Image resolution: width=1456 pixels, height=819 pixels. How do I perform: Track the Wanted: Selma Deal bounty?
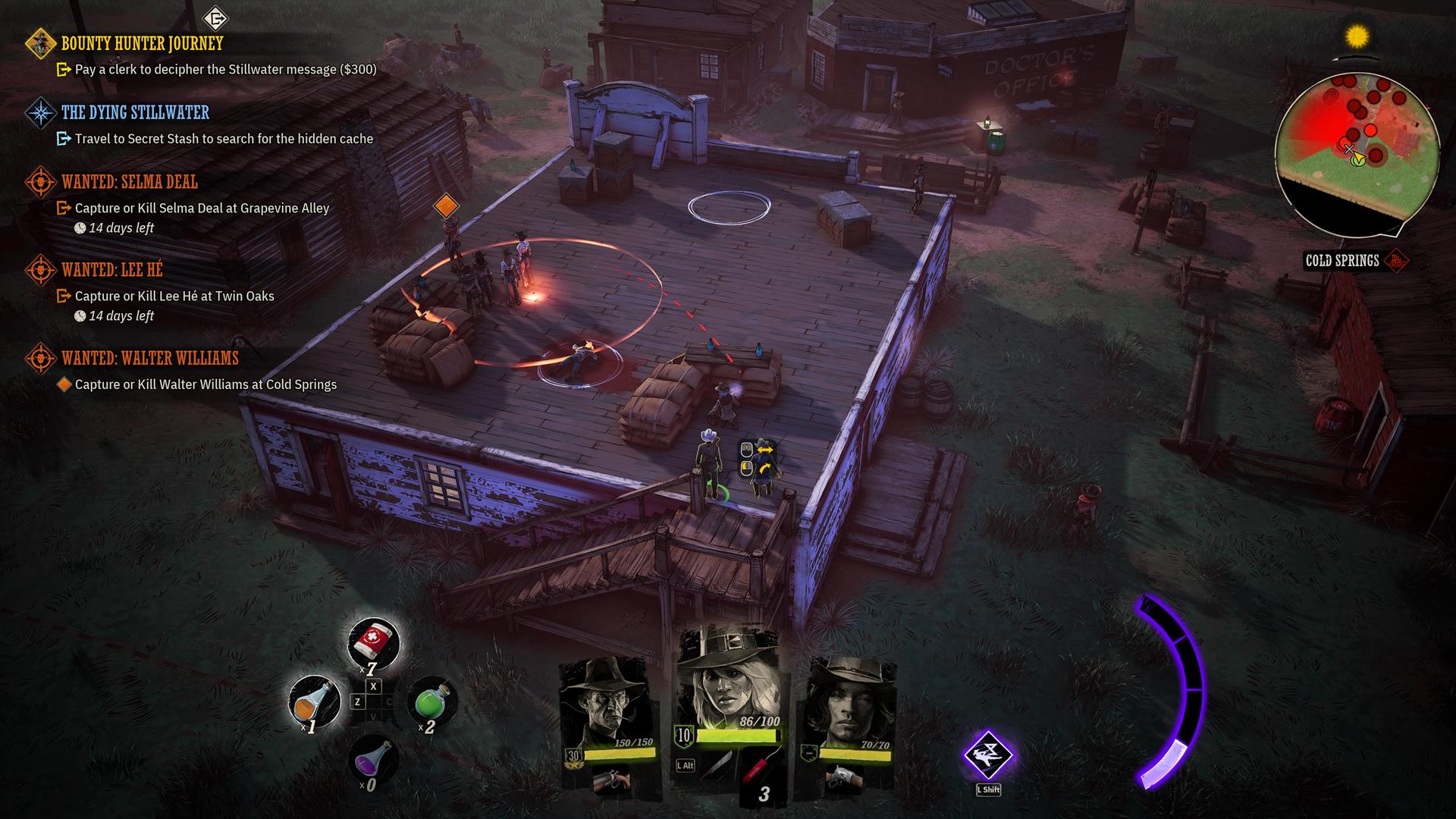(129, 182)
